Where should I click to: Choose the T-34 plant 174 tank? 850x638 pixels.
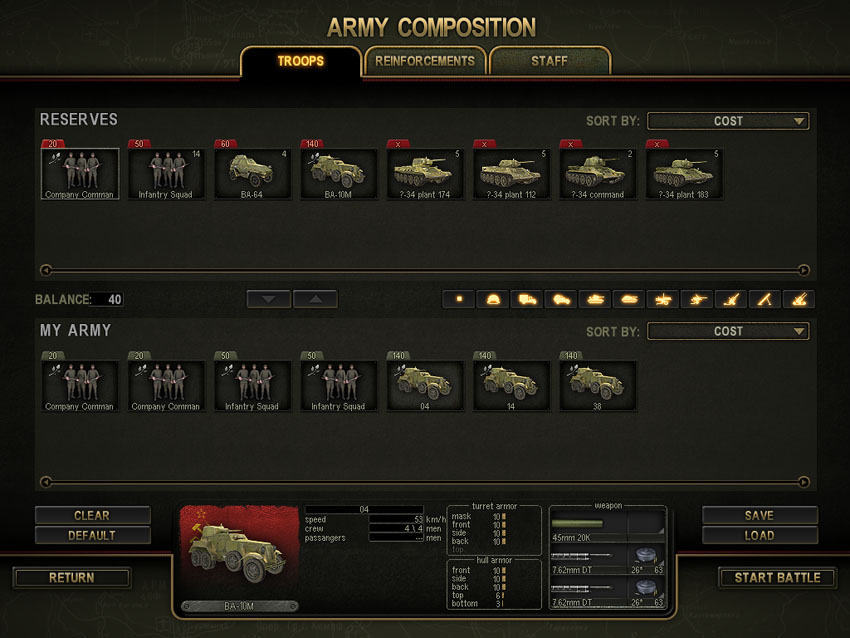click(x=425, y=174)
